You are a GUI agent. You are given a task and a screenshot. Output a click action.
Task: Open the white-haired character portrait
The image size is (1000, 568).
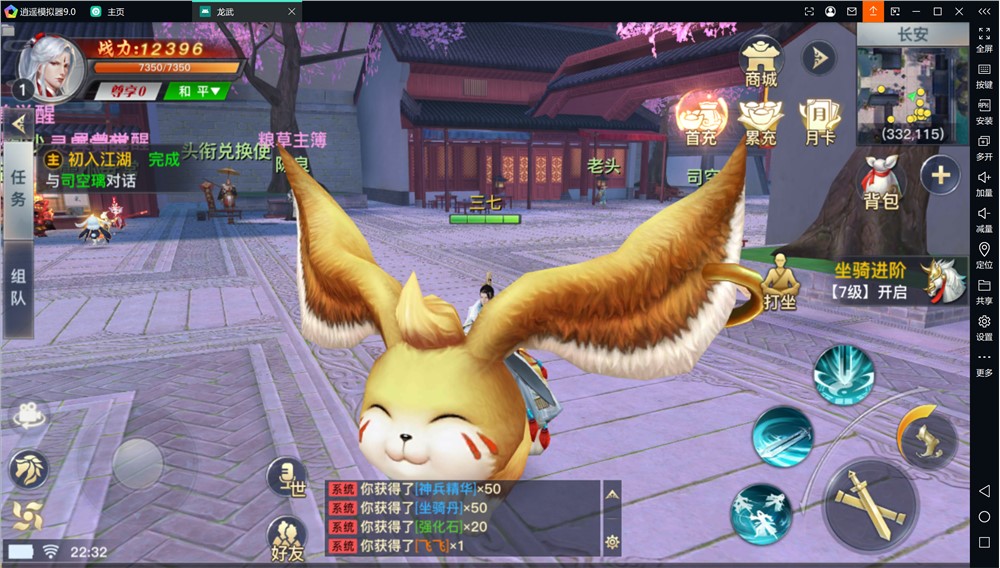click(x=50, y=66)
